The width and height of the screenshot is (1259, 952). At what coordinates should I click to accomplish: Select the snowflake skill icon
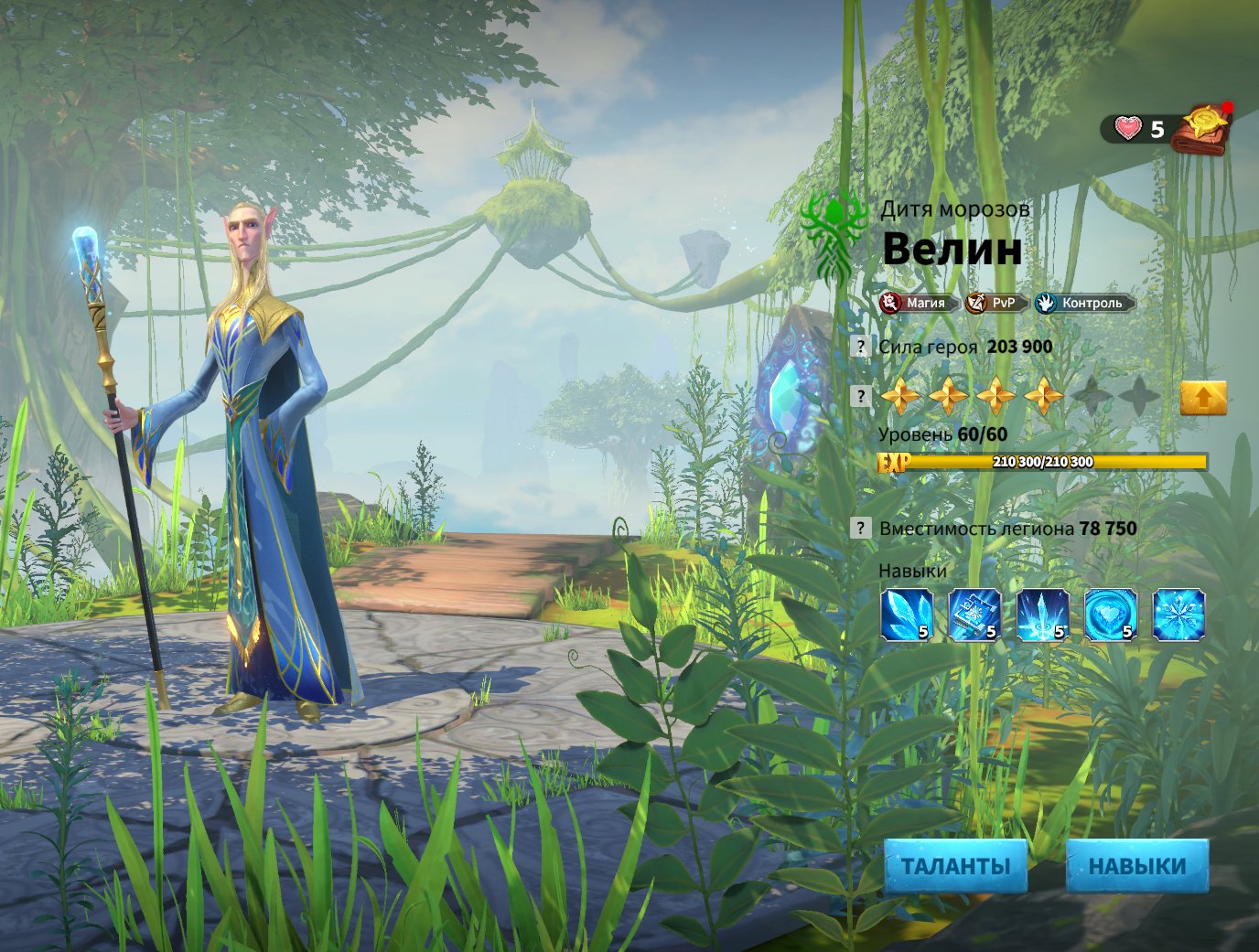[x=1178, y=615]
